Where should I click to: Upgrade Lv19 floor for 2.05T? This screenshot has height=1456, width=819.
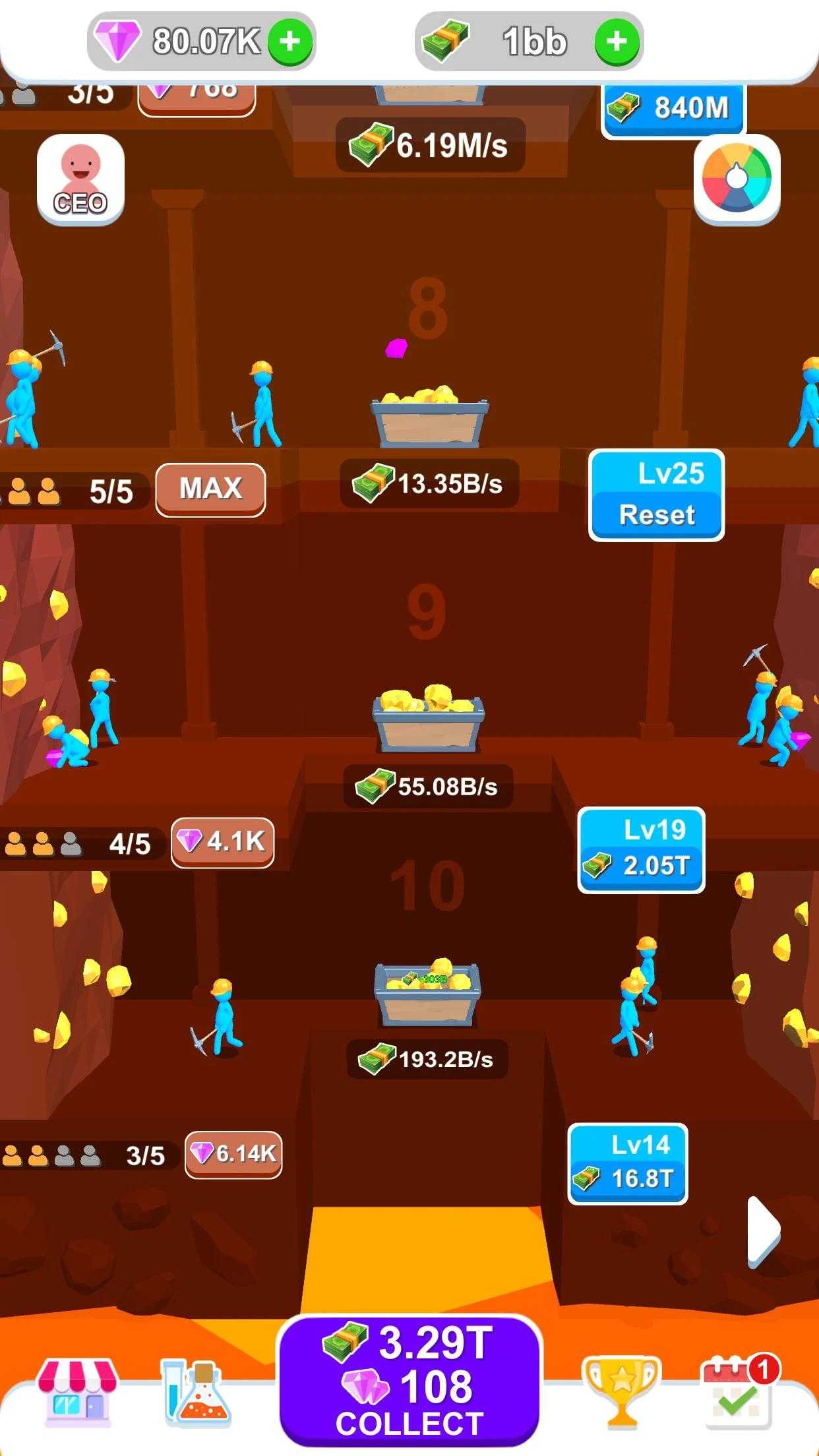(x=641, y=850)
